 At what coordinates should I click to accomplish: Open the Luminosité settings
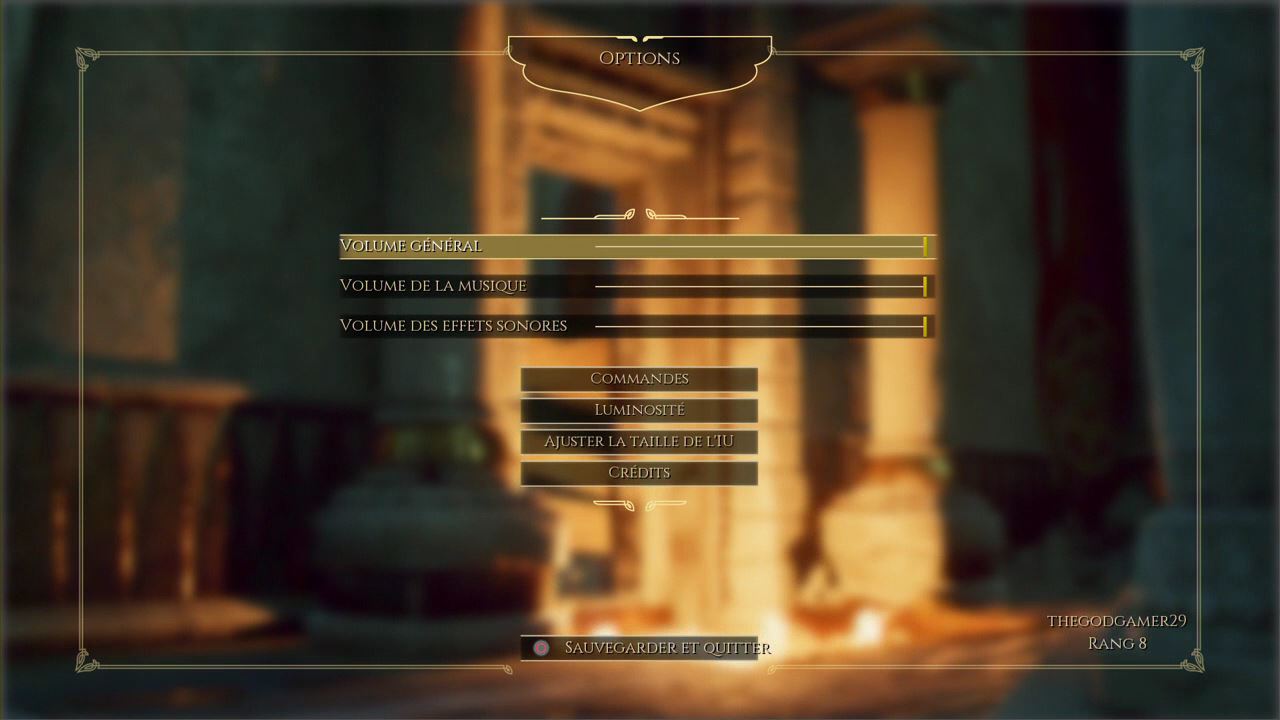point(639,410)
